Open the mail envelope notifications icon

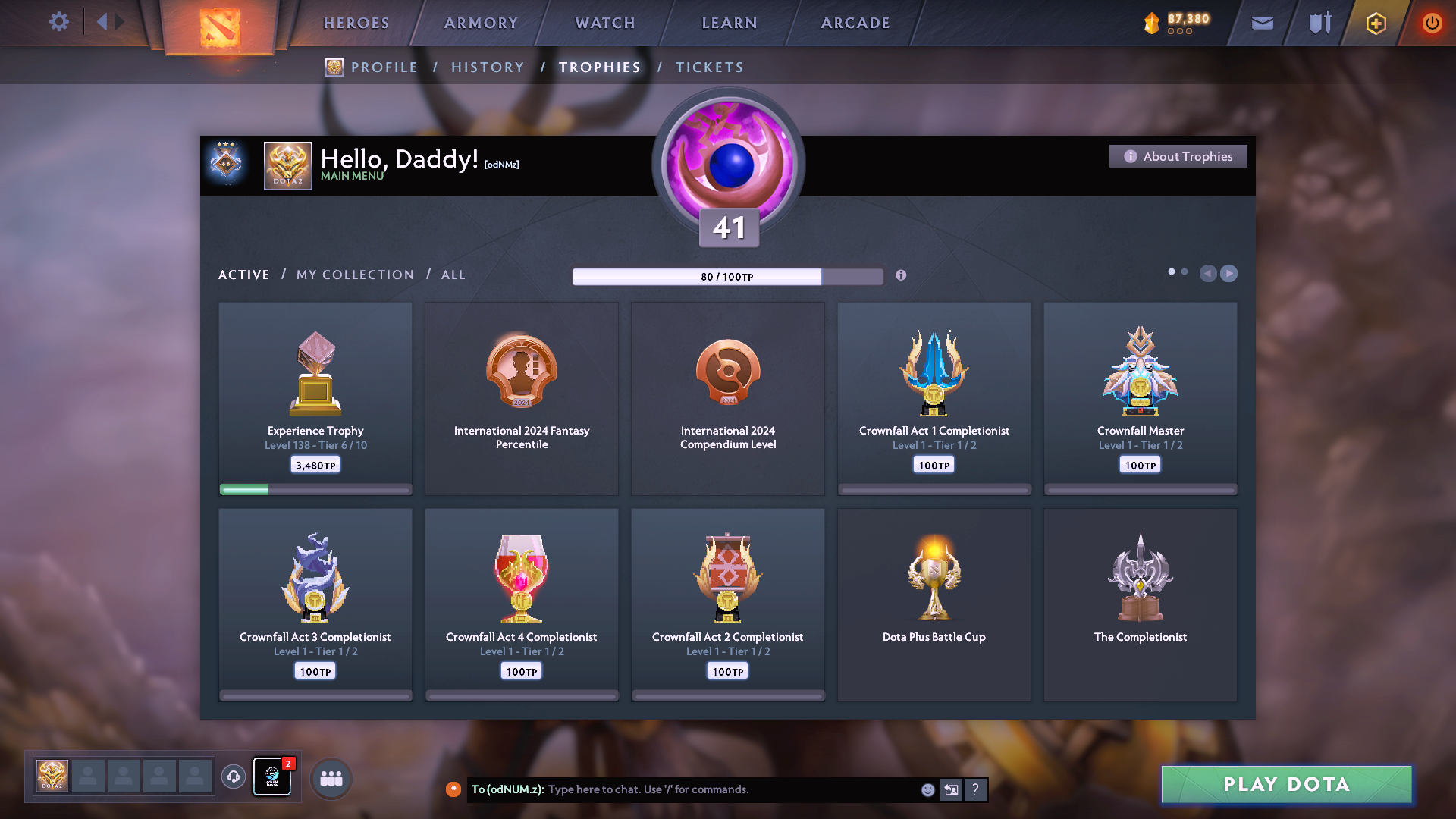(x=1262, y=23)
